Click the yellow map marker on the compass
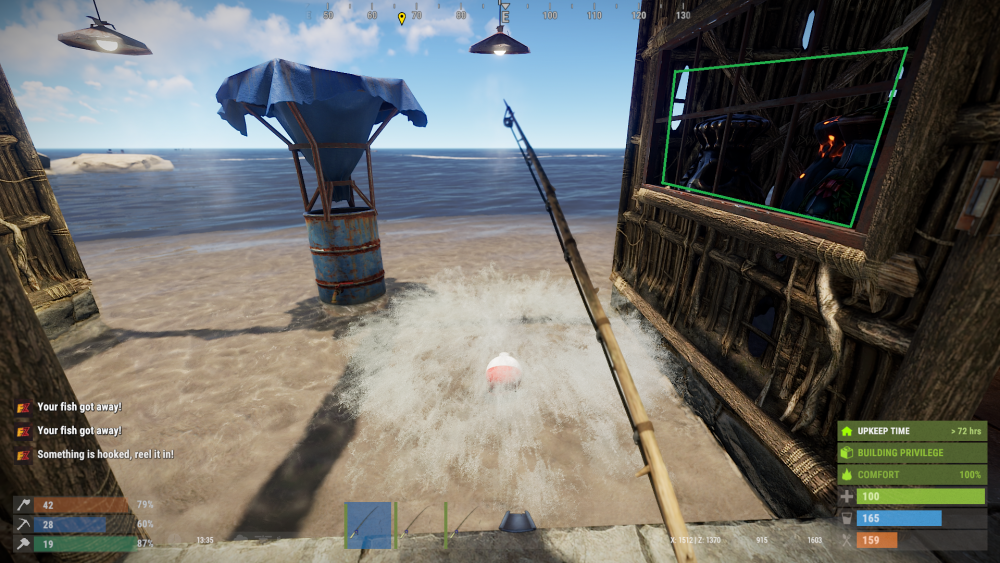1000x563 pixels. point(402,18)
